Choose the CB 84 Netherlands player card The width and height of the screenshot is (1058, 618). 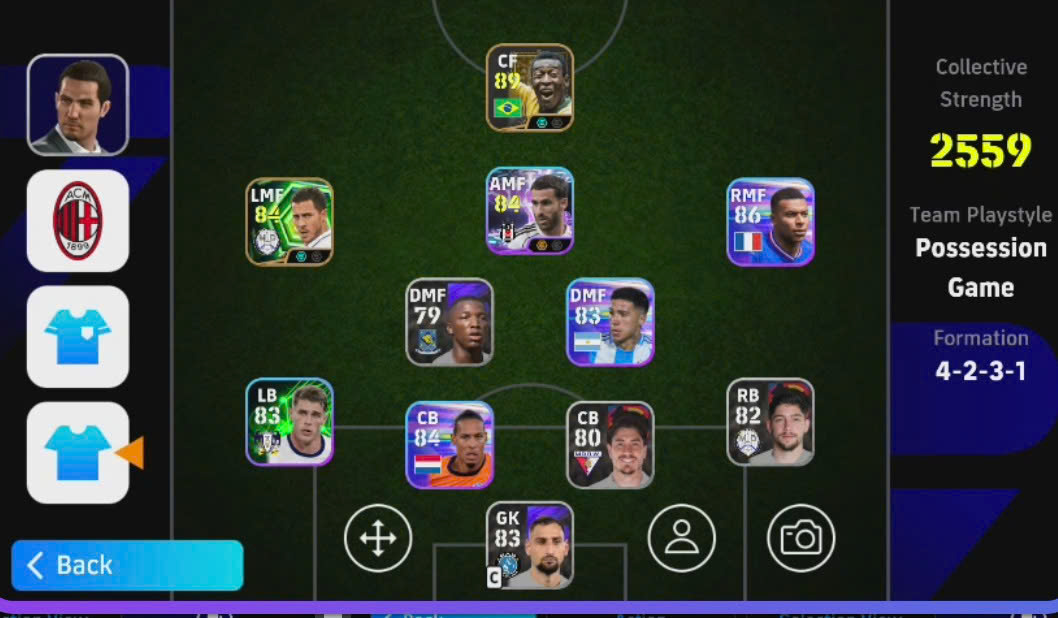(450, 444)
